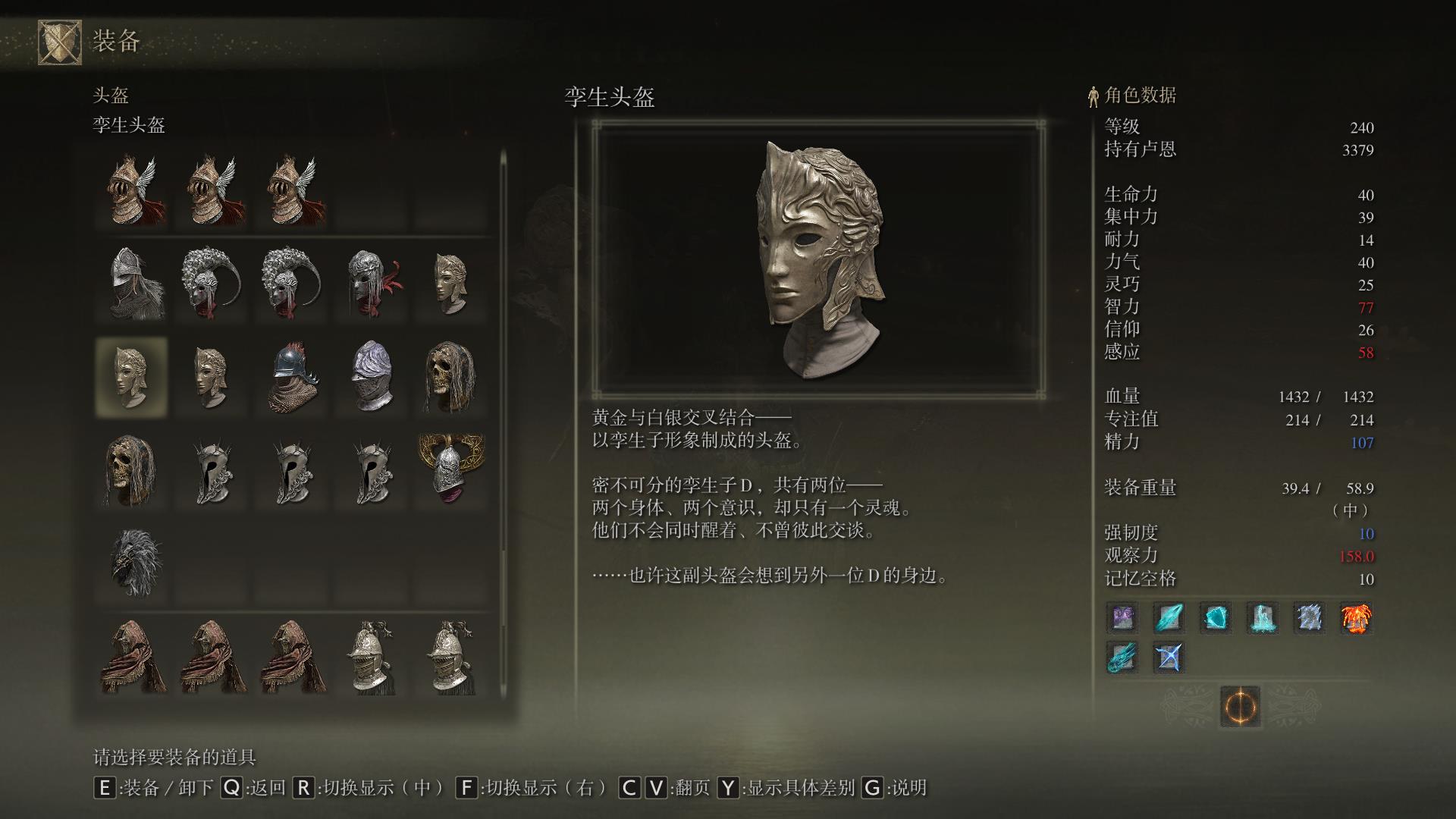This screenshot has height=819, width=1456.
Task: Equip the blue helm with red crest
Action: pyautogui.click(x=291, y=377)
